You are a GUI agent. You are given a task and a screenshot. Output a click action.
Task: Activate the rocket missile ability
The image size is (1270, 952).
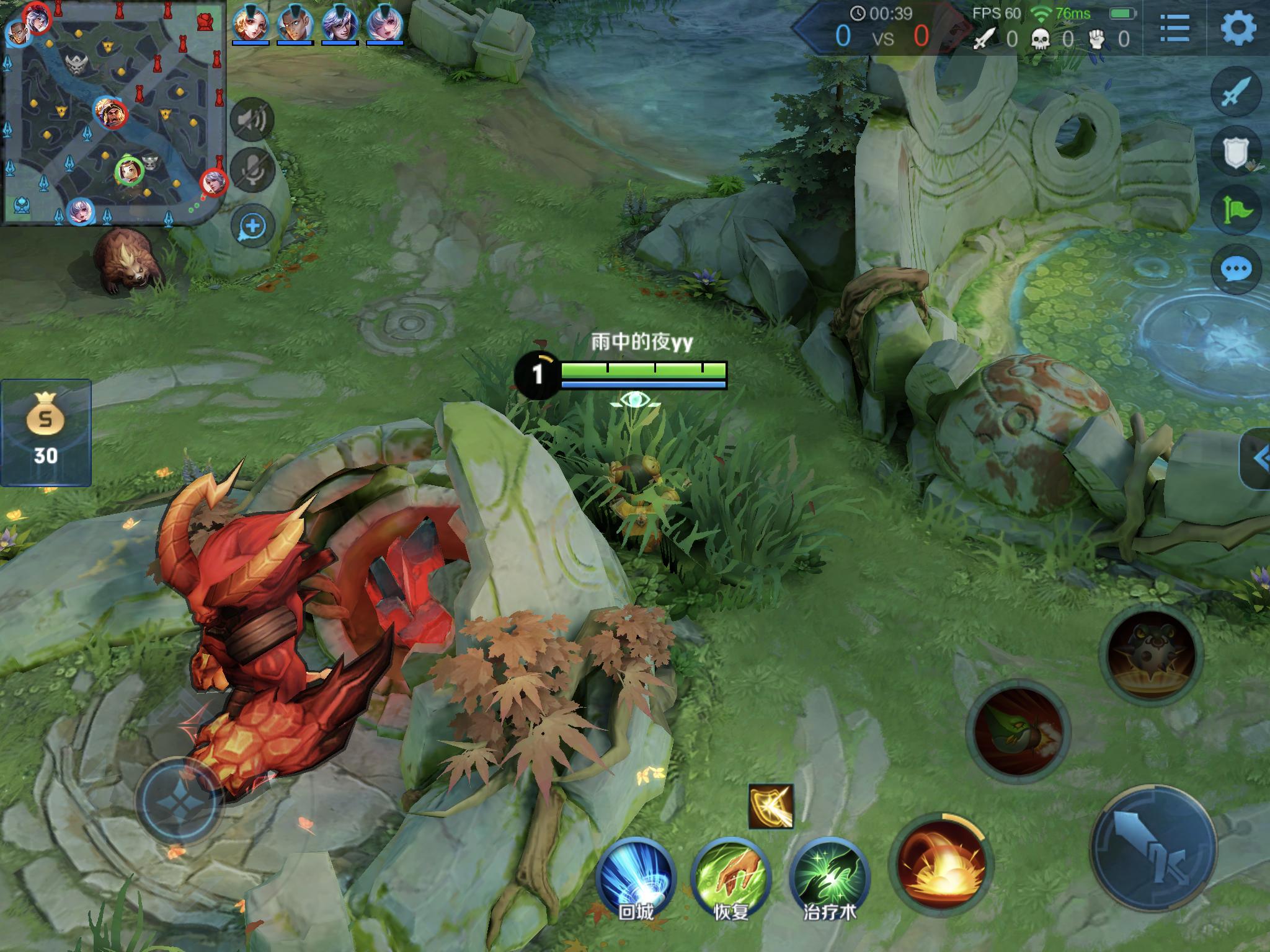1017,731
